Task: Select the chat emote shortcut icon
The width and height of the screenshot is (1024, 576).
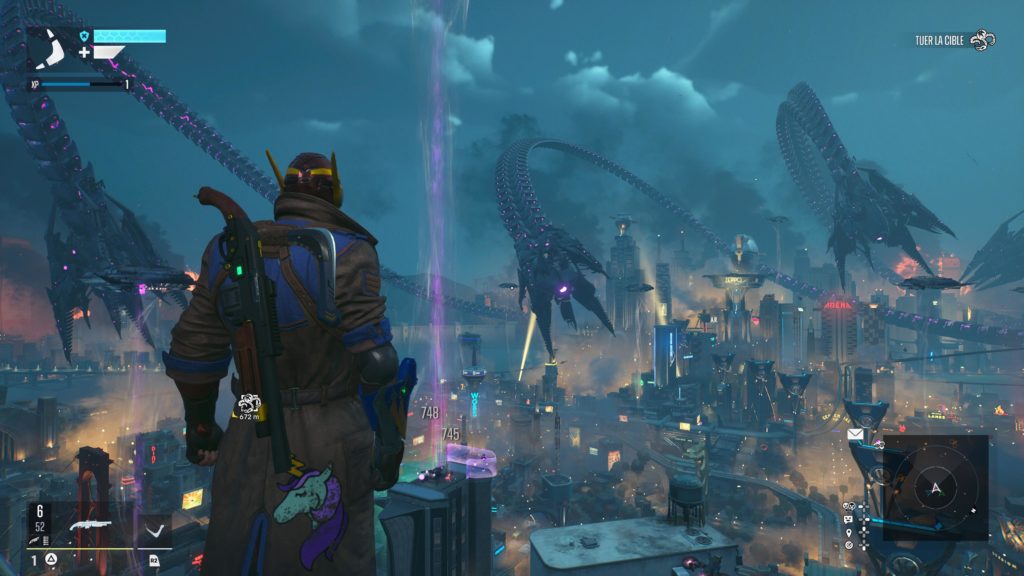Action: pos(849,519)
